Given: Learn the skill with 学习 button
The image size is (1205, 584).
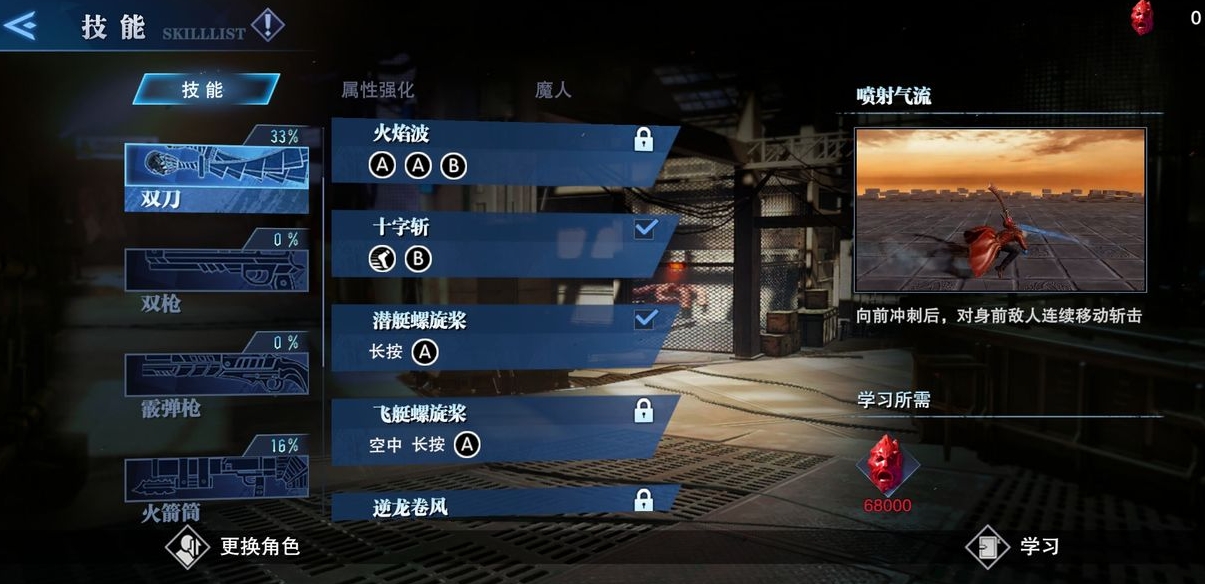Looking at the screenshot, I should pos(1015,546).
